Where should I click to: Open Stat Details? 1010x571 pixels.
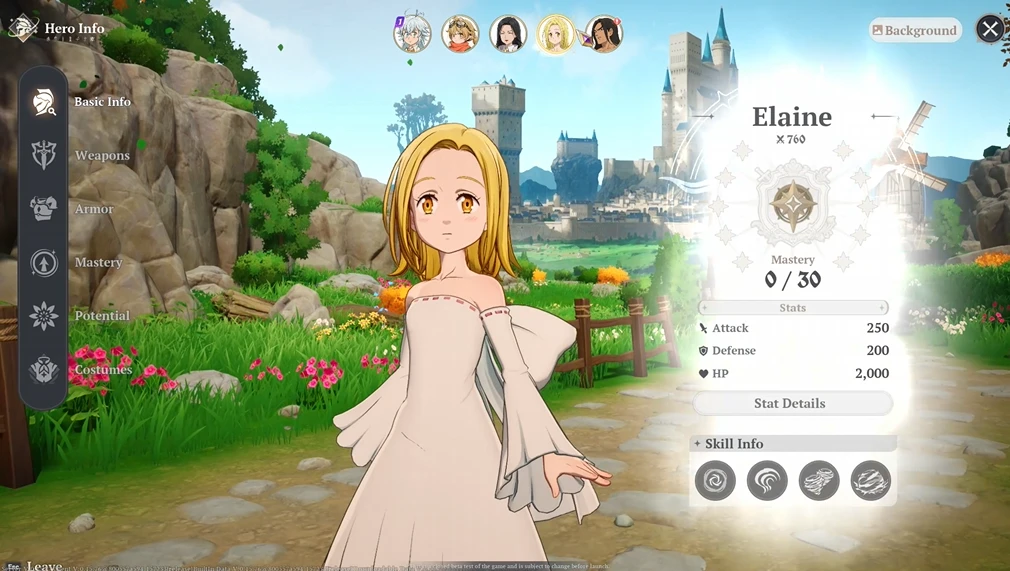point(790,403)
